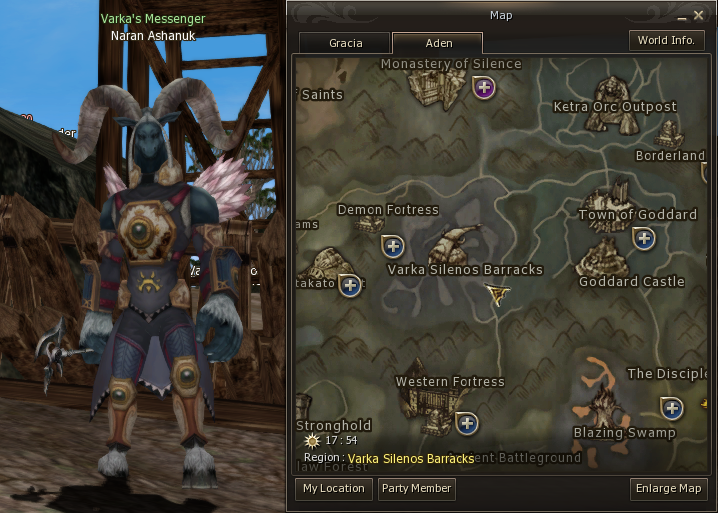This screenshot has width=718, height=513.
Task: Show Party Member locations
Action: pos(417,489)
